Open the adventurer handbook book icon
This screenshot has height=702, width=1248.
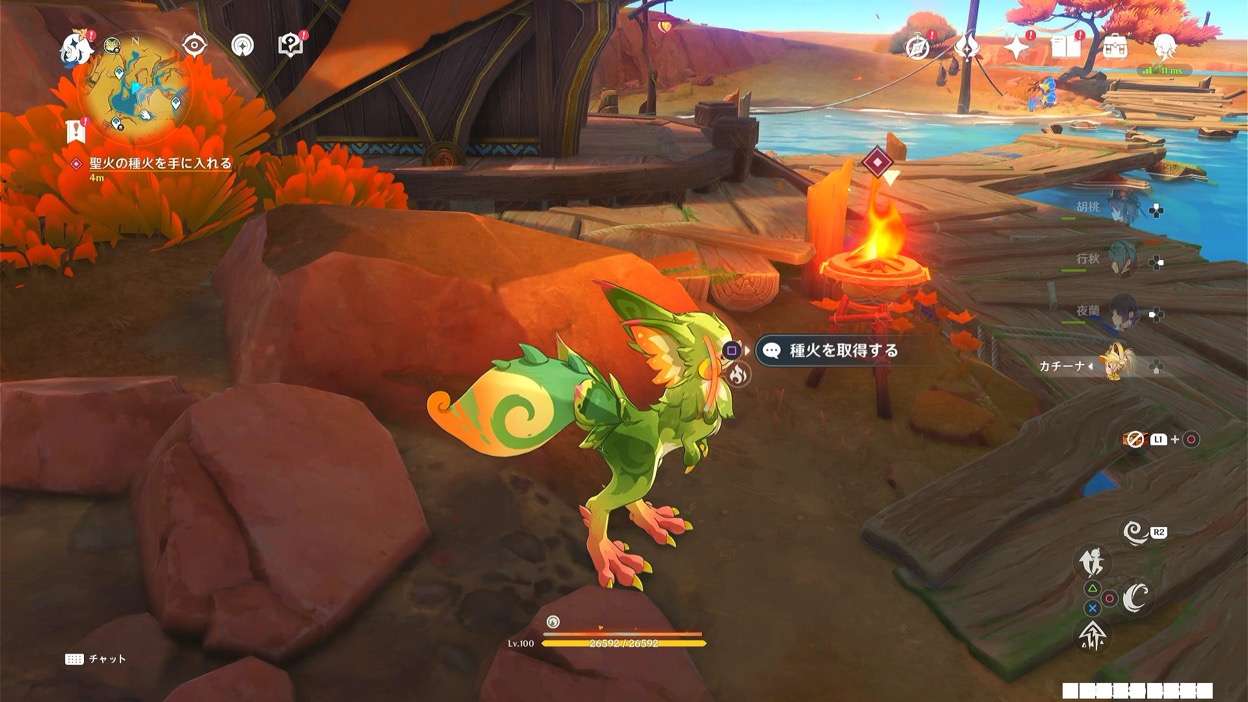(x=1065, y=47)
